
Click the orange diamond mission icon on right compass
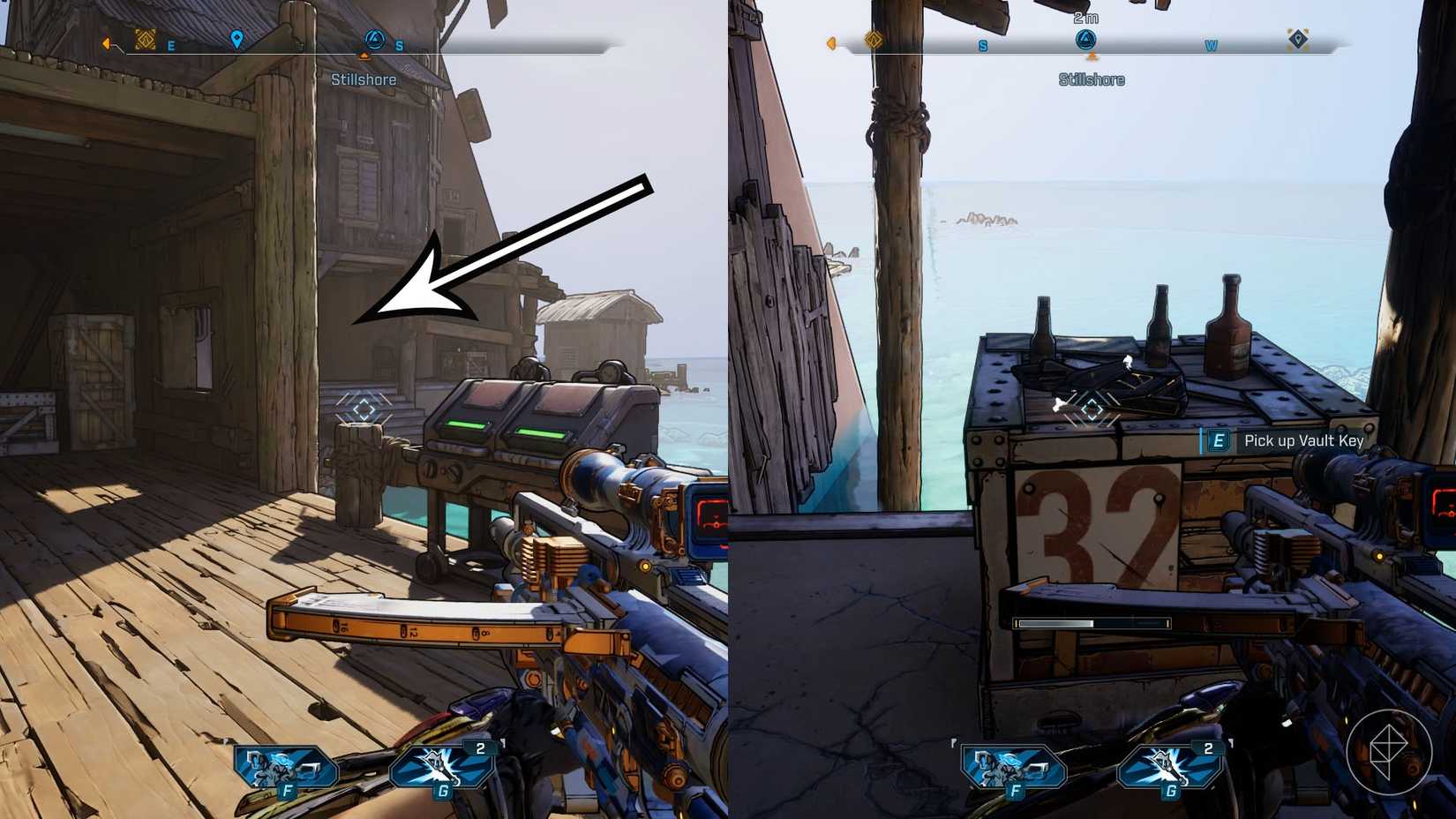click(872, 40)
